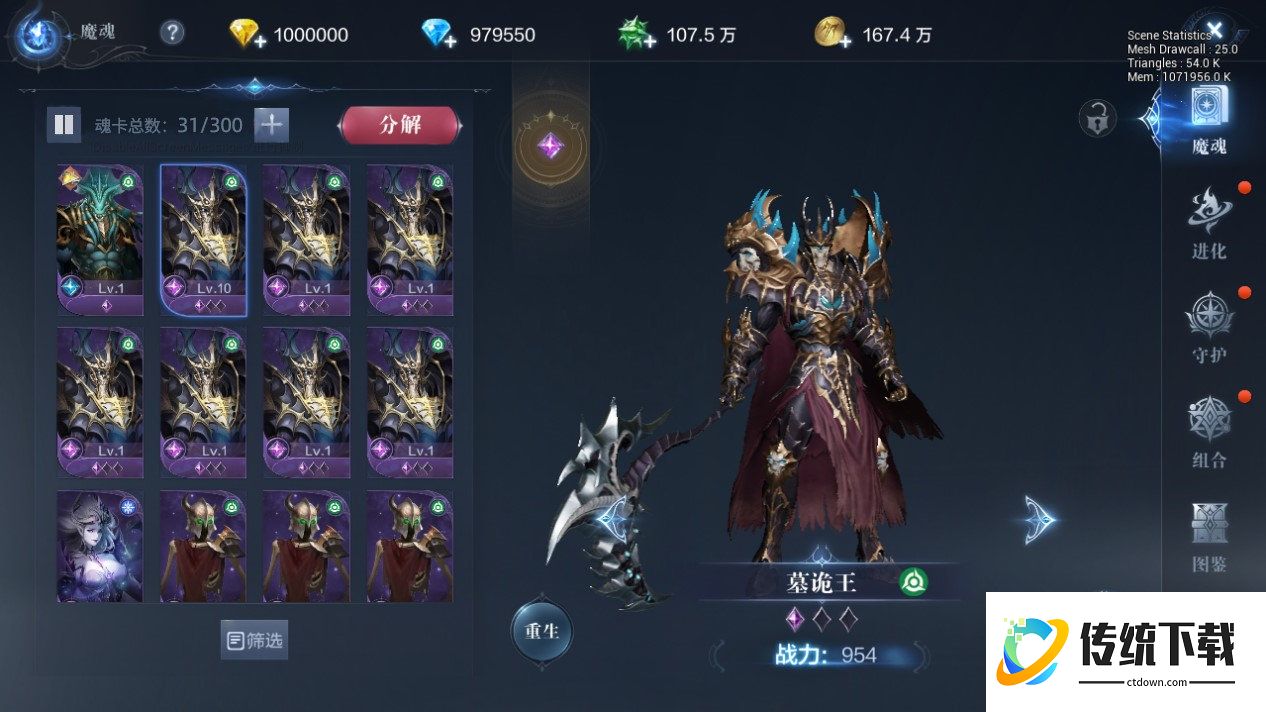Activate the 重生 rebirth button
This screenshot has height=712, width=1266.
click(x=541, y=631)
